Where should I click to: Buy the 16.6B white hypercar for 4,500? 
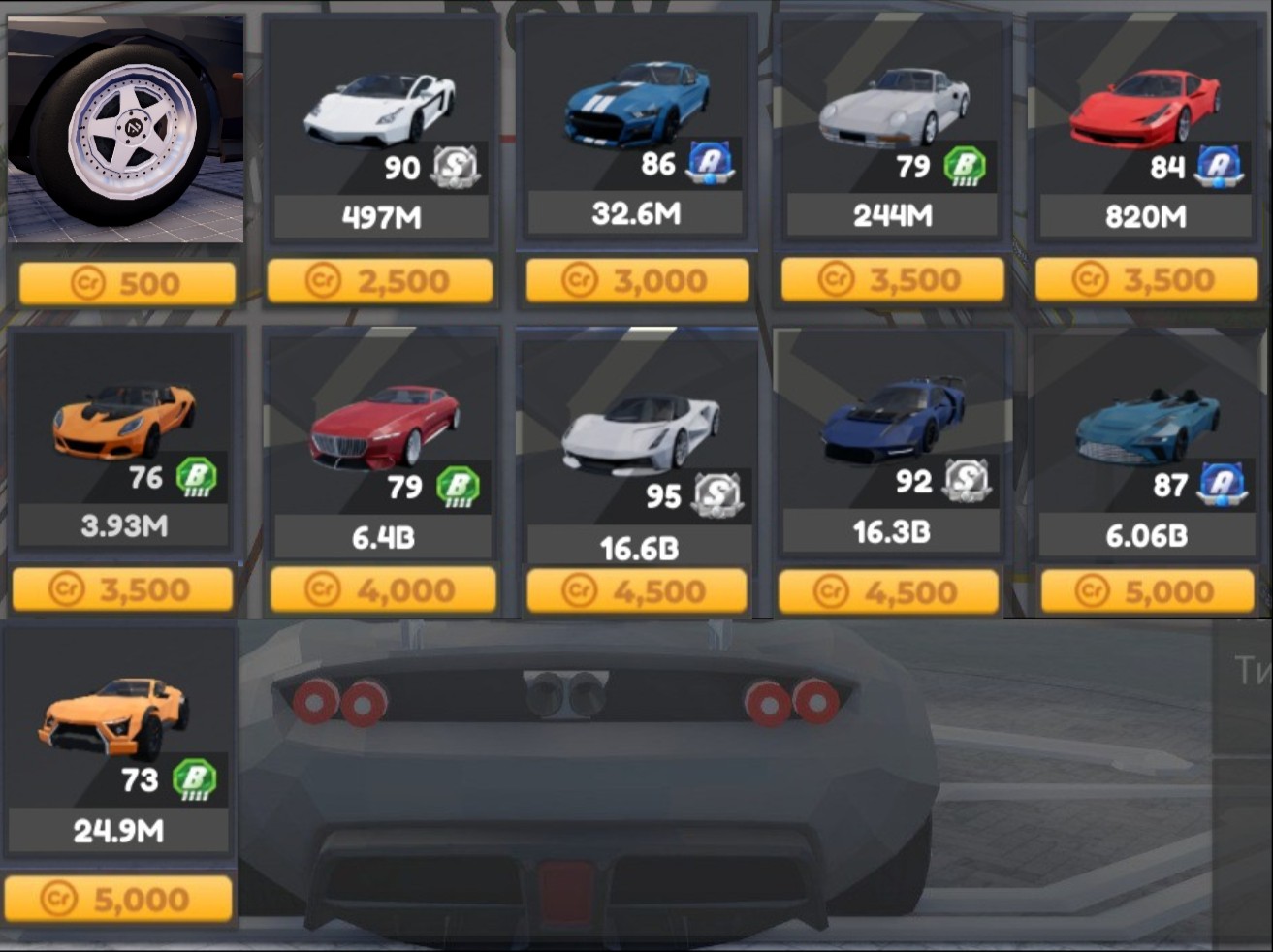(x=637, y=591)
